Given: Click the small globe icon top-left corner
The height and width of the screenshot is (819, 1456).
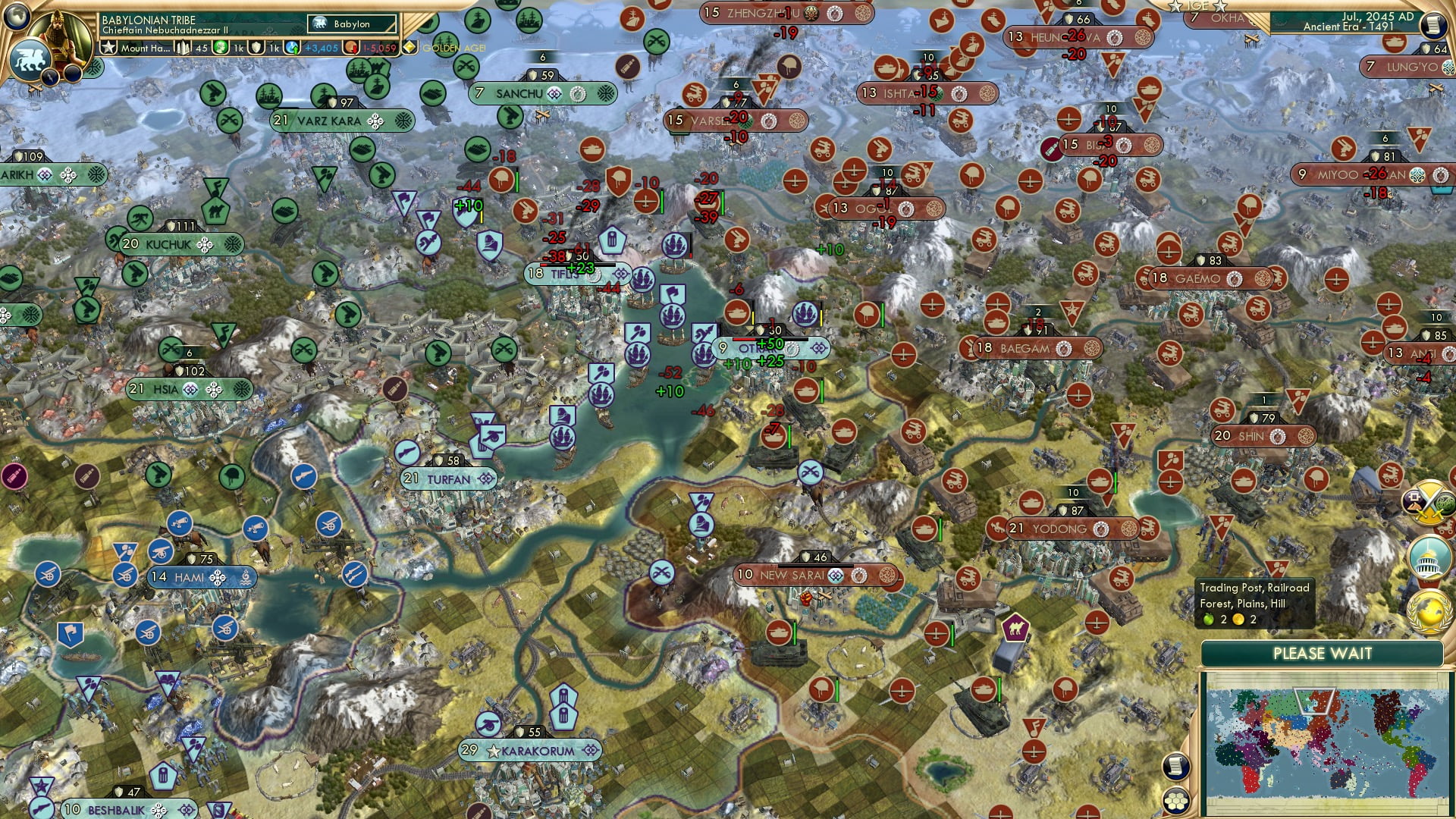Looking at the screenshot, I should (x=15, y=17).
